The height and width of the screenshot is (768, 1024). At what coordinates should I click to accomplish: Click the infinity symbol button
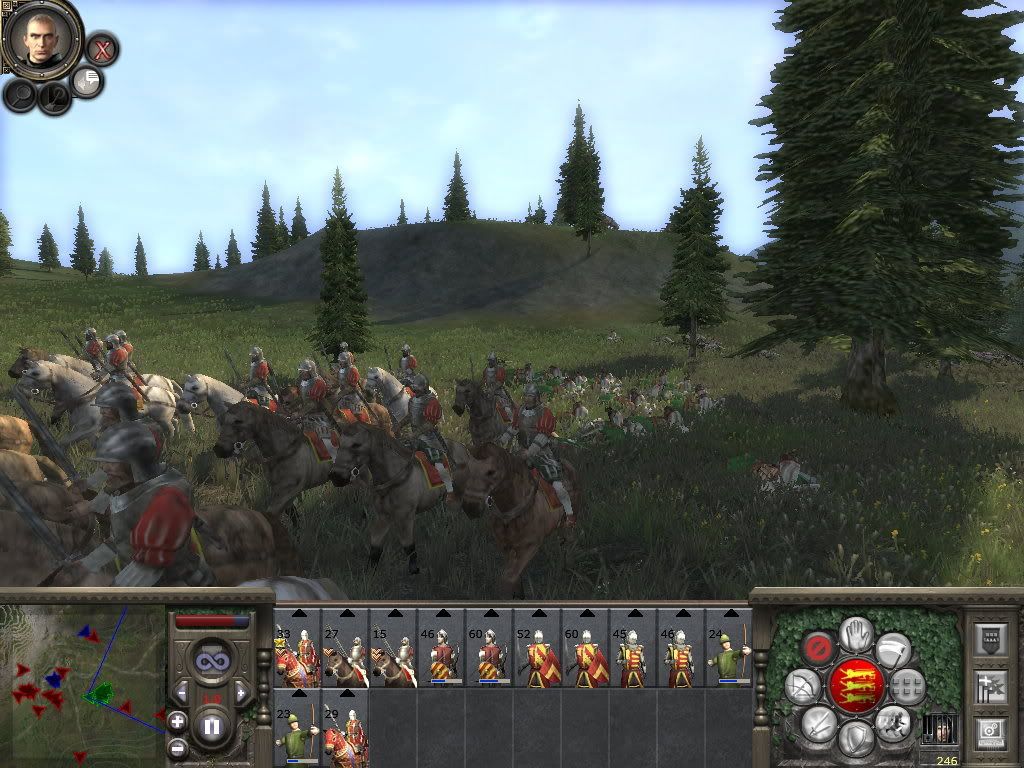(211, 662)
